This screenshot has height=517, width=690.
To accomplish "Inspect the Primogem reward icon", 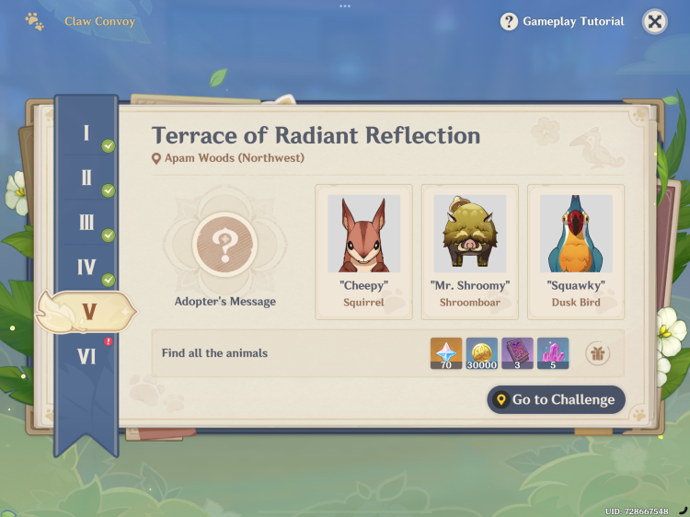I will (446, 353).
